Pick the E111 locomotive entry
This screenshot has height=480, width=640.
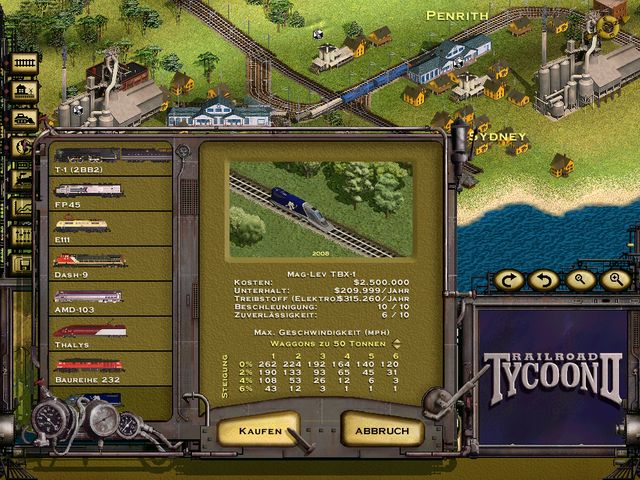pyautogui.click(x=108, y=230)
